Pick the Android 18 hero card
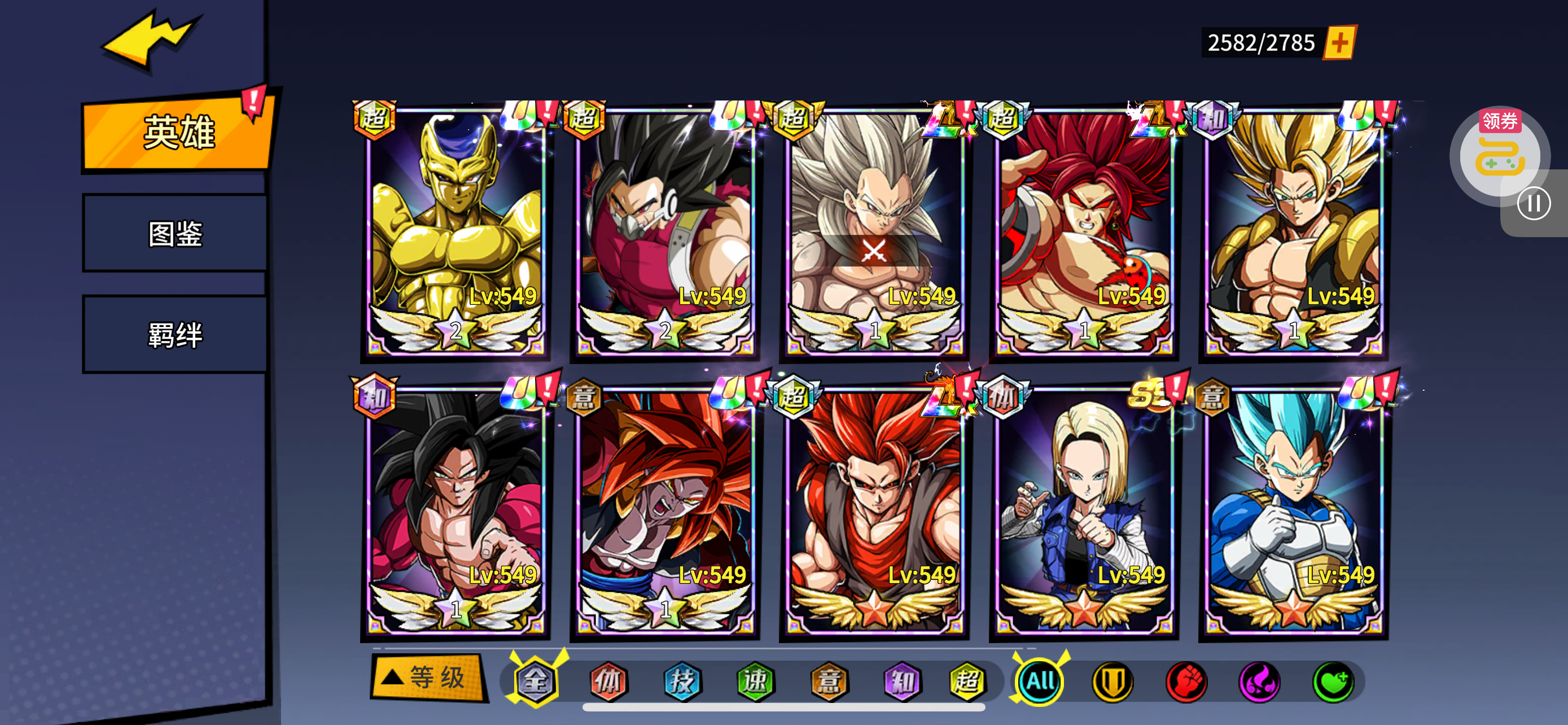1568x725 pixels. tap(1084, 512)
